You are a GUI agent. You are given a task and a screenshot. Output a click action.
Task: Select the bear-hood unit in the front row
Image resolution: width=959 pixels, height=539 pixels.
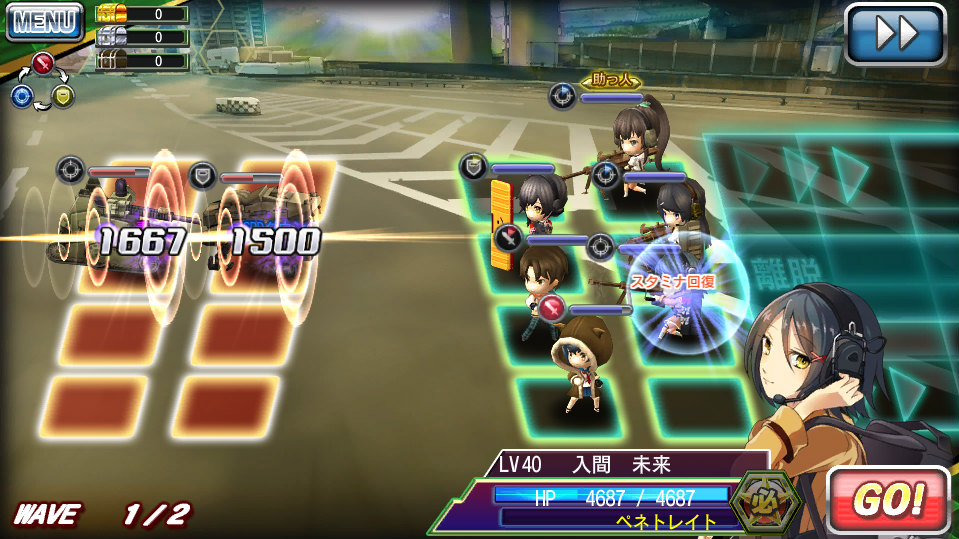pyautogui.click(x=576, y=362)
